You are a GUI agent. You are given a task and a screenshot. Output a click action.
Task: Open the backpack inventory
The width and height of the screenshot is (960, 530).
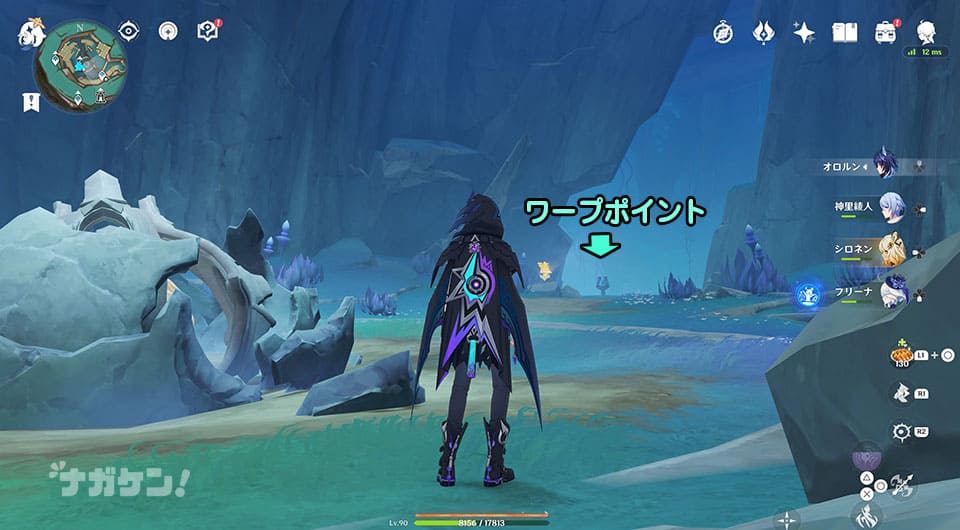pos(886,32)
